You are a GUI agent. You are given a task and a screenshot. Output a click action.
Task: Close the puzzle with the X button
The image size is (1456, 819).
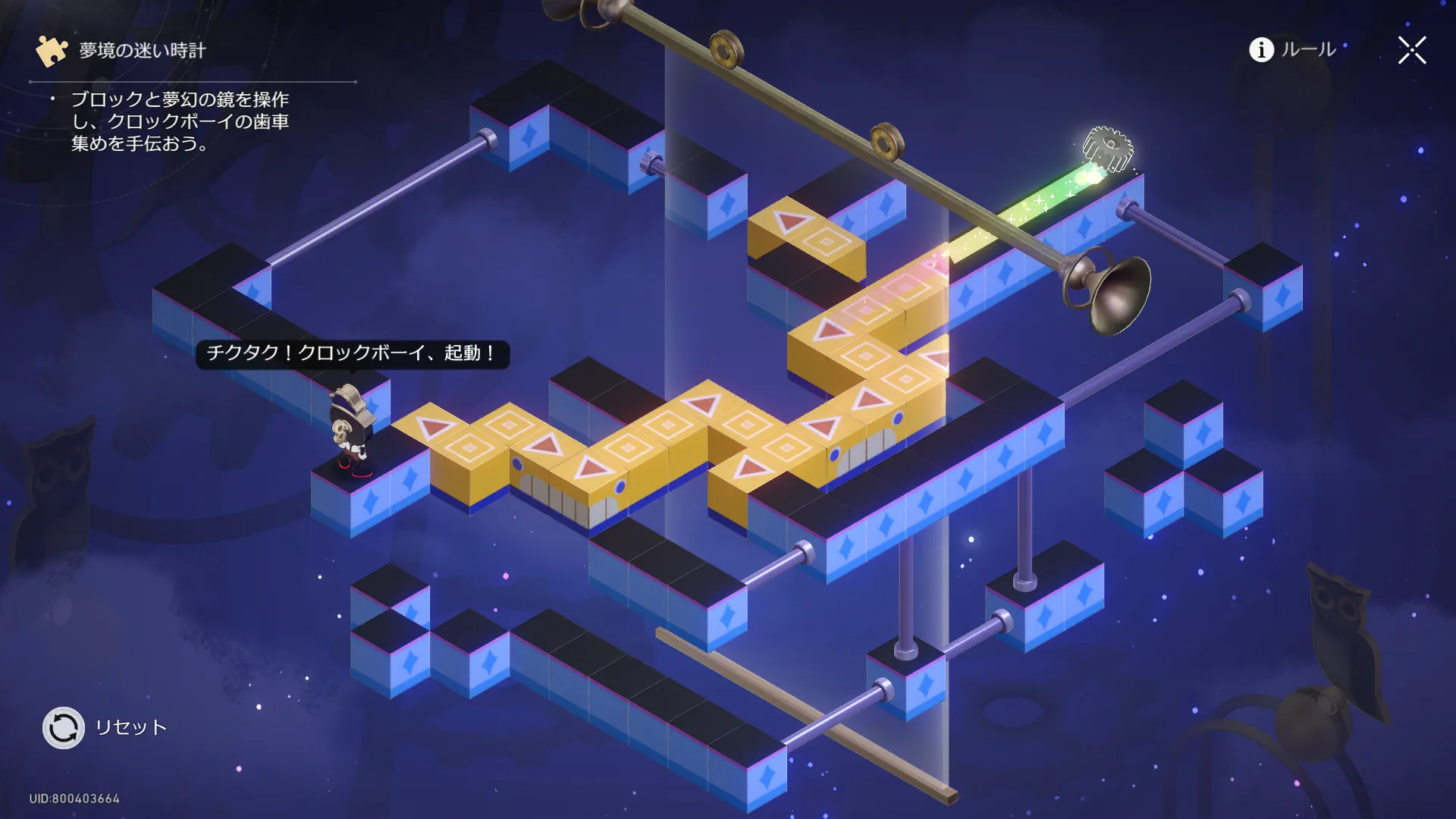click(x=1412, y=51)
